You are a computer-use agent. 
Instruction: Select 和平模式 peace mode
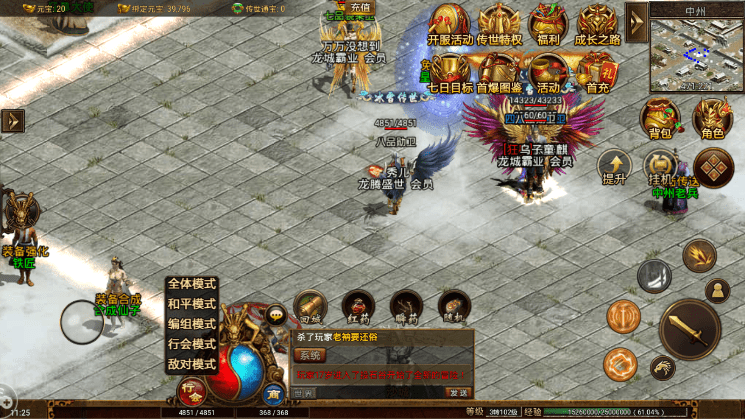(192, 304)
